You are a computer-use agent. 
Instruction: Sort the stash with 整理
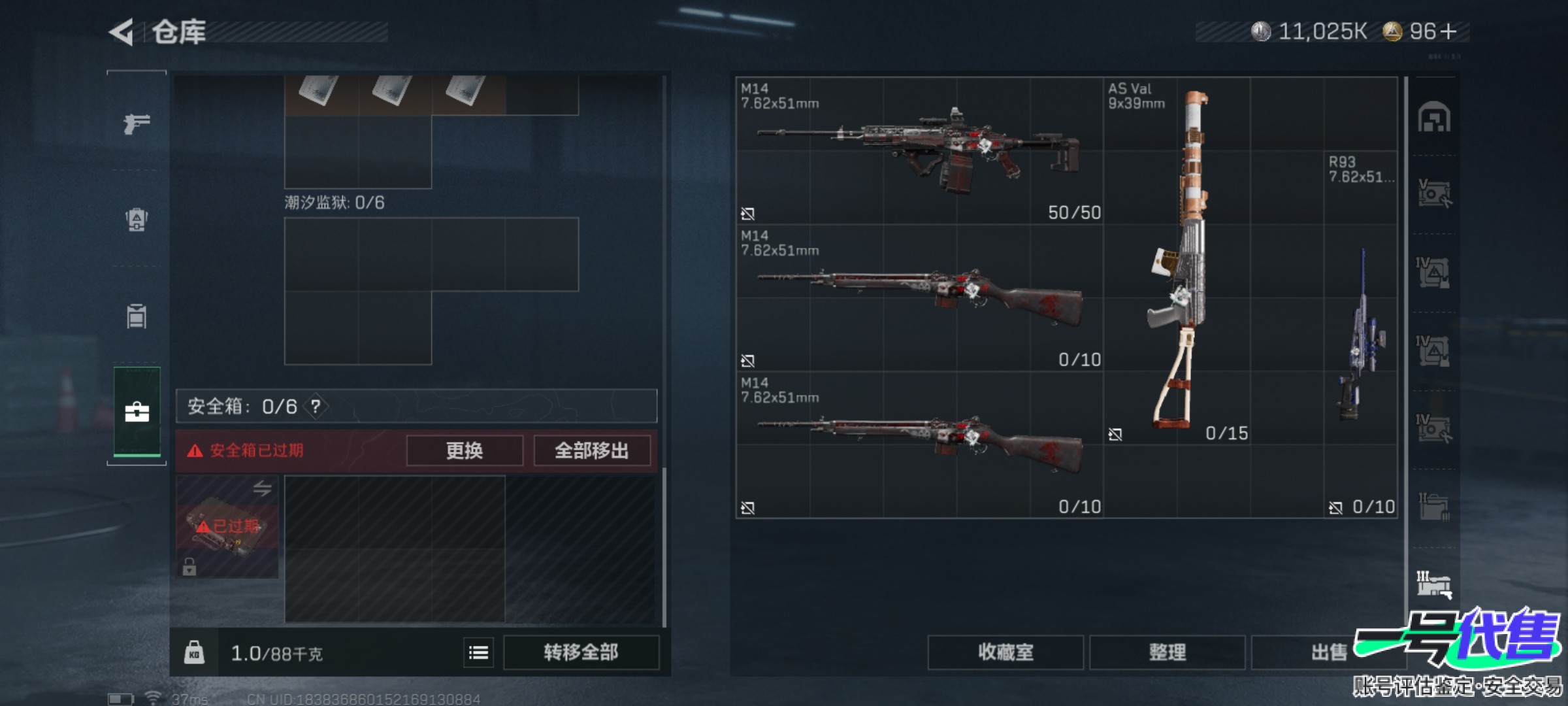click(1167, 652)
